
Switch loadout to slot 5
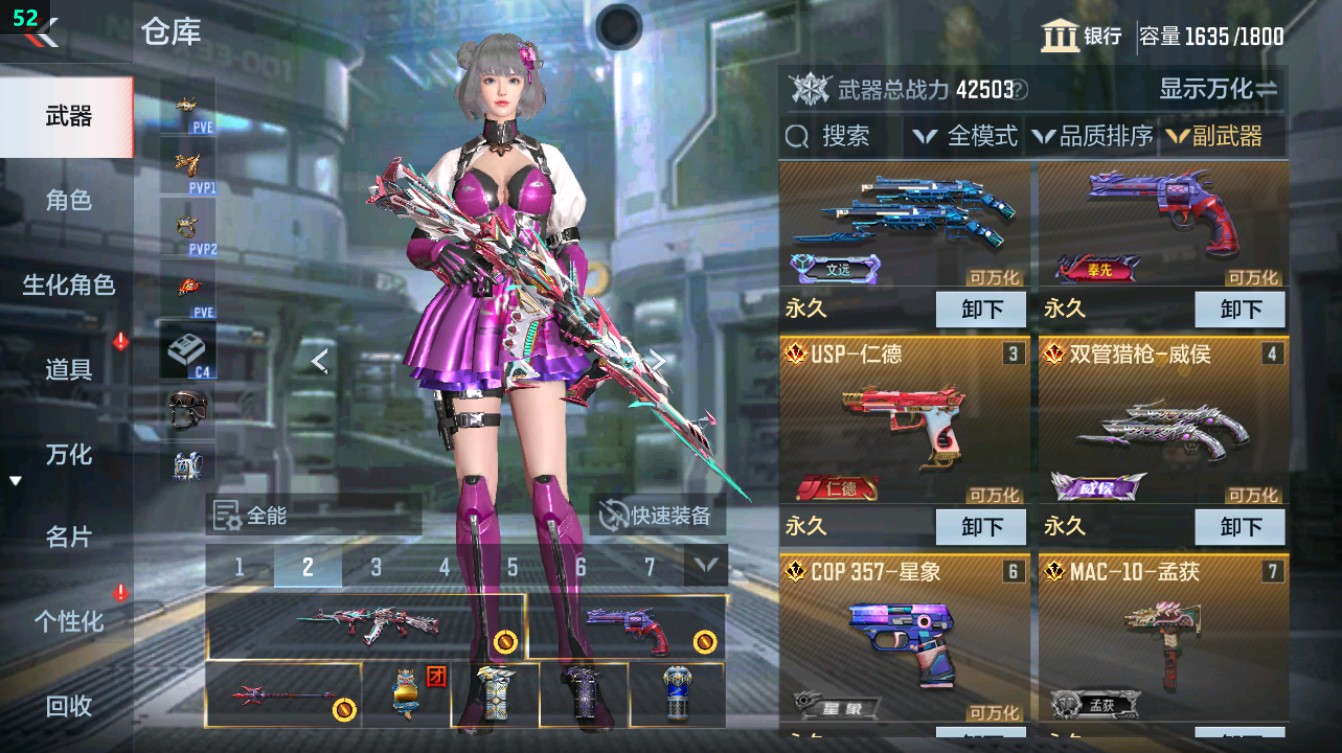510,566
